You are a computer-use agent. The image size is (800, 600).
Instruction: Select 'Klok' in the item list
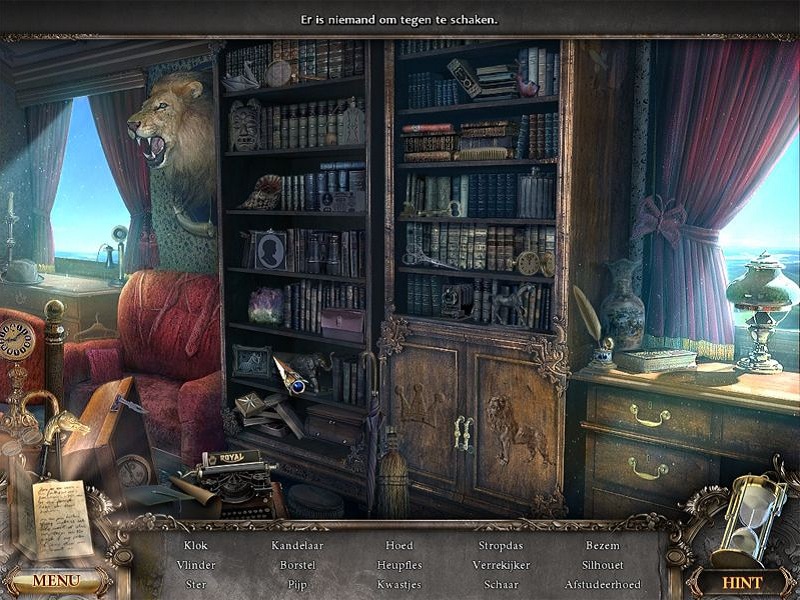click(196, 546)
